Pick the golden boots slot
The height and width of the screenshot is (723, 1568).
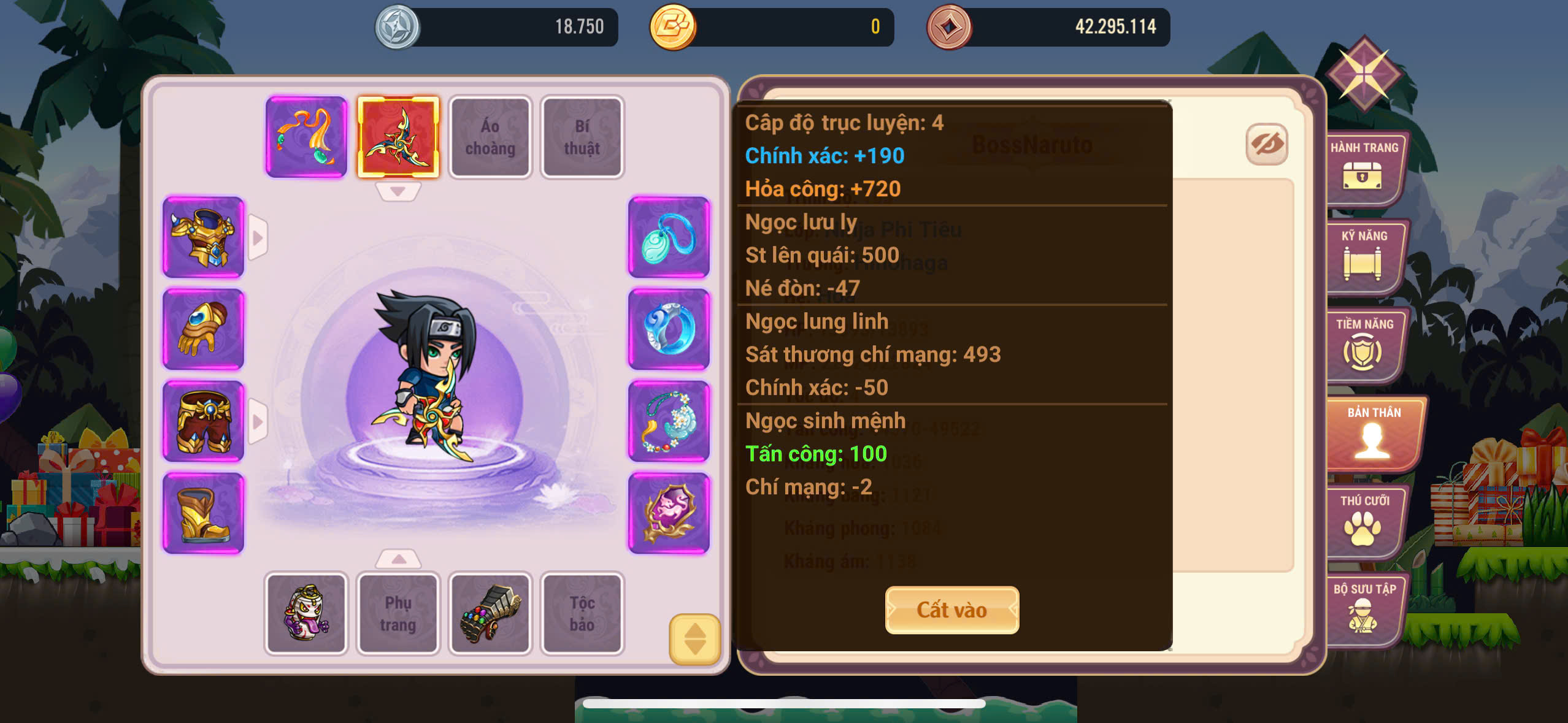click(204, 513)
